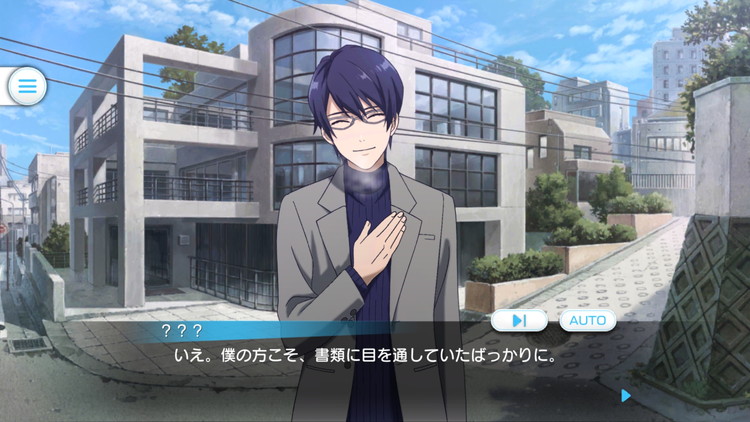Toggle AUTO dialogue advance
The height and width of the screenshot is (422, 750).
point(587,320)
